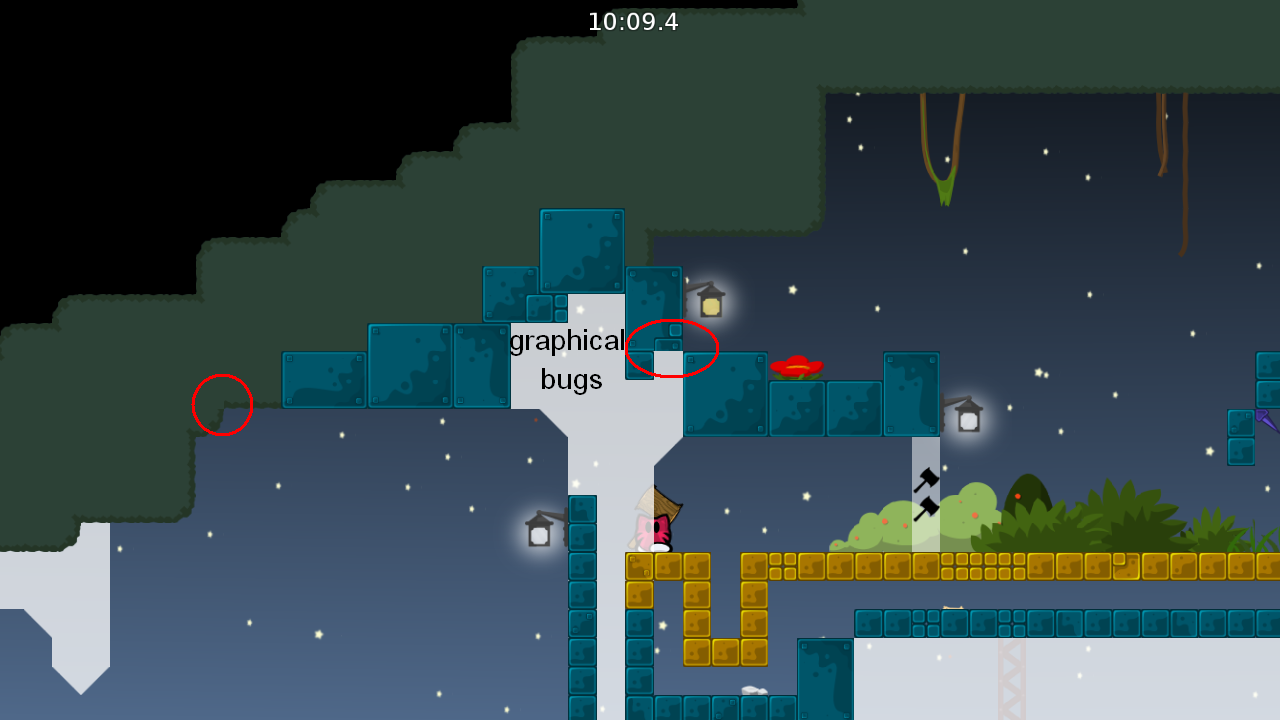
Task: Click the red hat item on the platform
Action: [x=796, y=366]
